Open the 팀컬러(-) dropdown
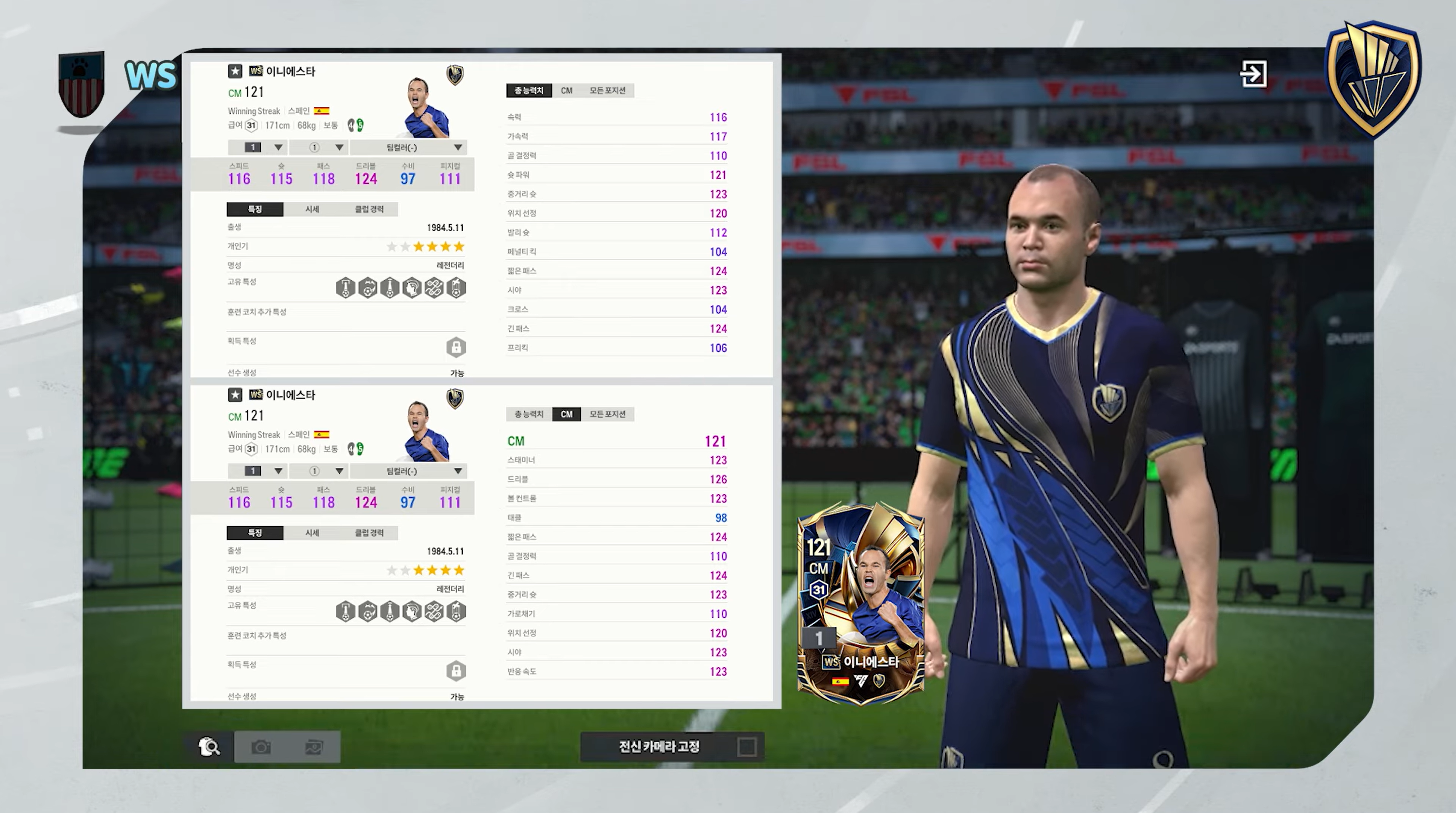This screenshot has height=813, width=1456. (408, 147)
